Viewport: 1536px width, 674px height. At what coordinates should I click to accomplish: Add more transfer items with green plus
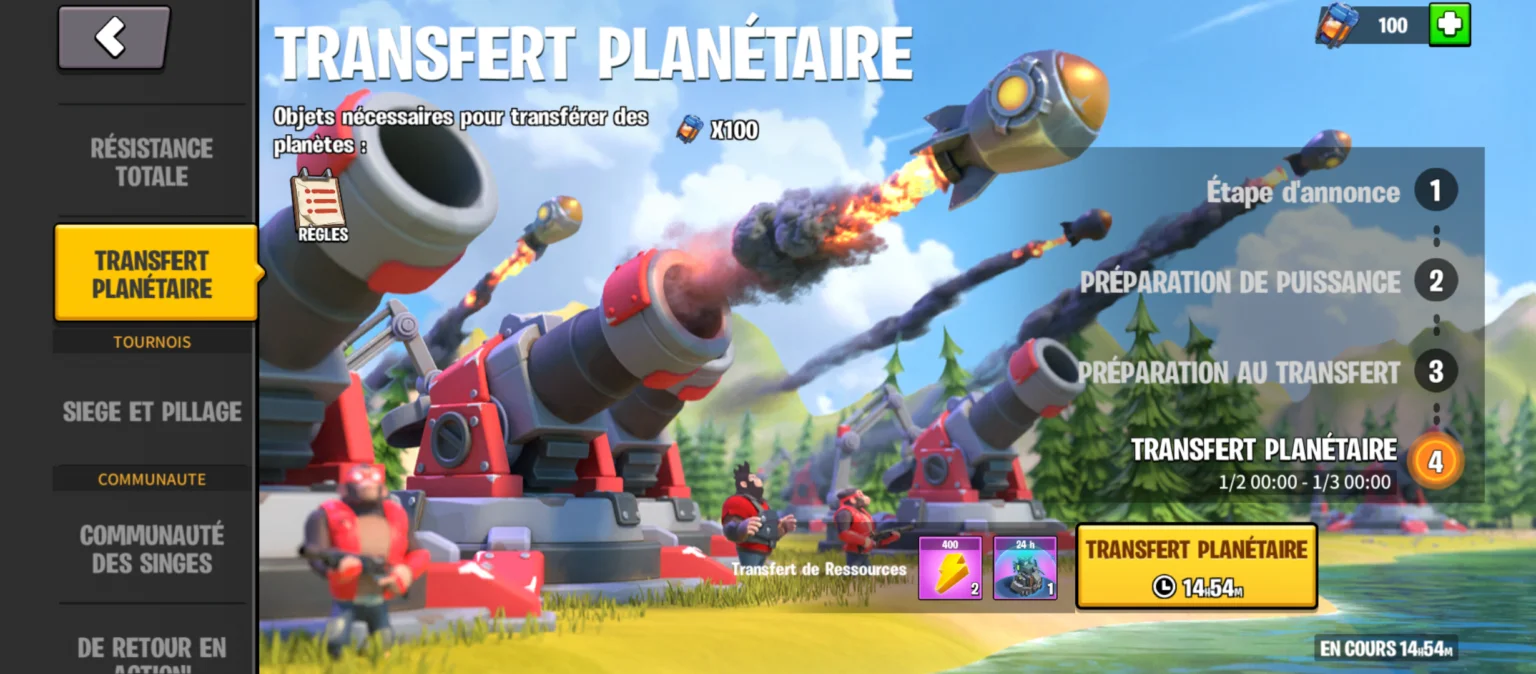[1449, 25]
